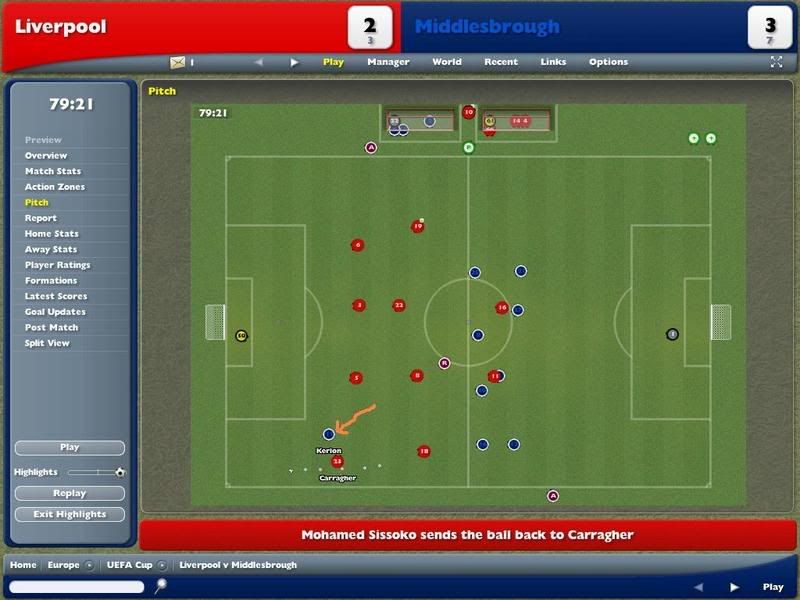800x600 pixels.
Task: Open the Links menu
Action: (553, 62)
